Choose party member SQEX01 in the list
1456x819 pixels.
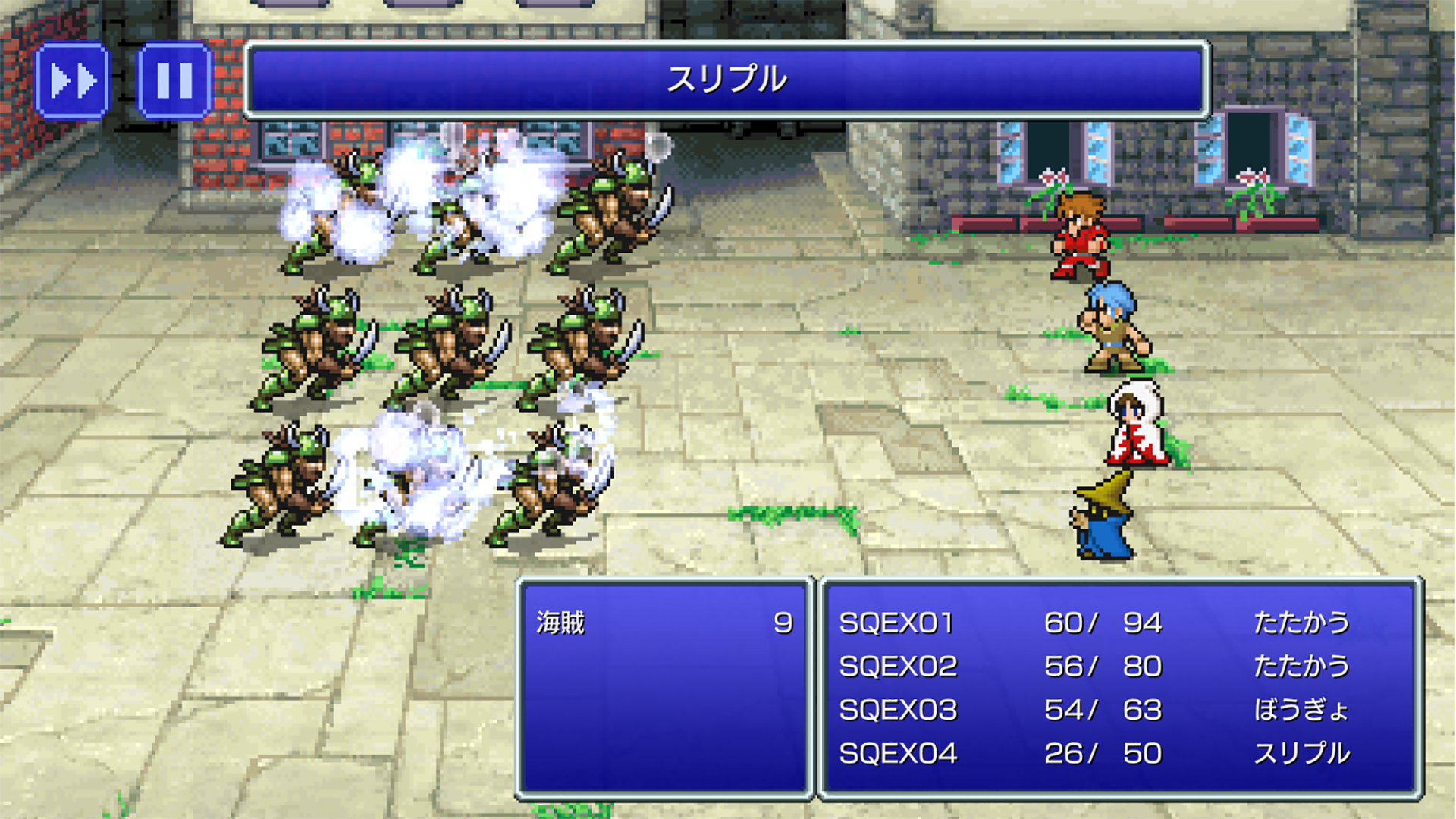896,623
